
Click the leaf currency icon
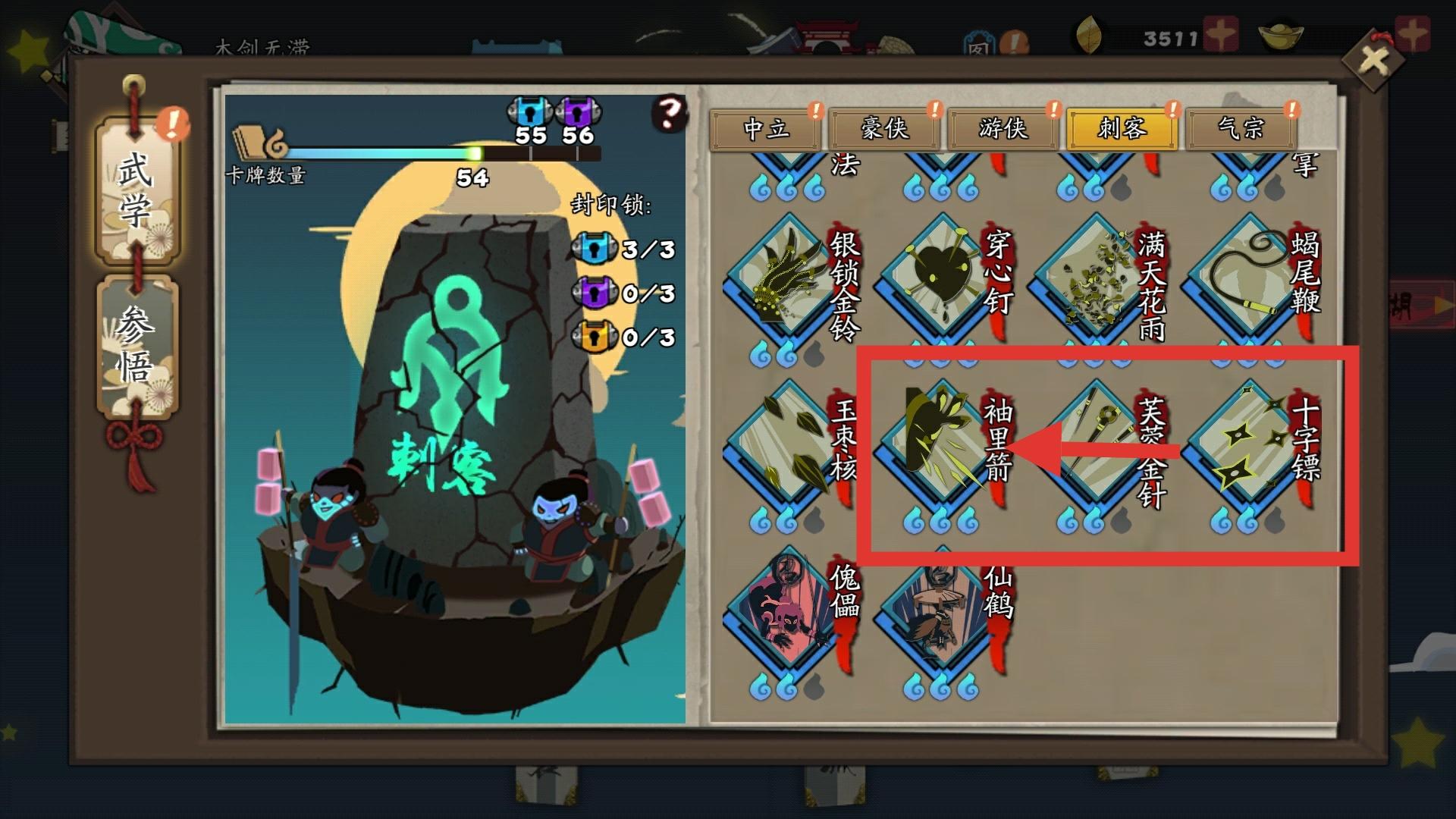point(1090,32)
